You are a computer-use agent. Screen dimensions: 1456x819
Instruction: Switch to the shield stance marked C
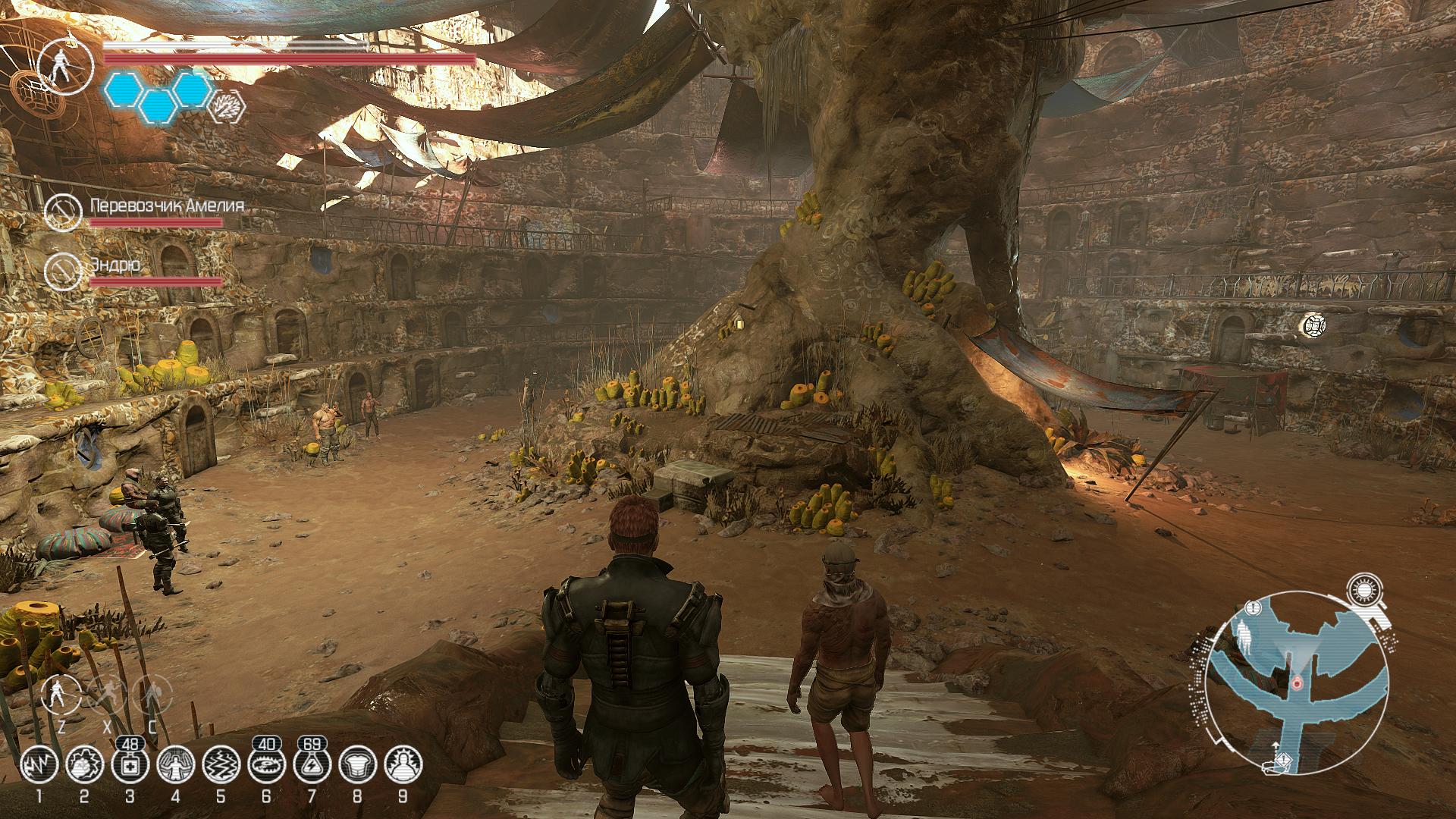152,694
